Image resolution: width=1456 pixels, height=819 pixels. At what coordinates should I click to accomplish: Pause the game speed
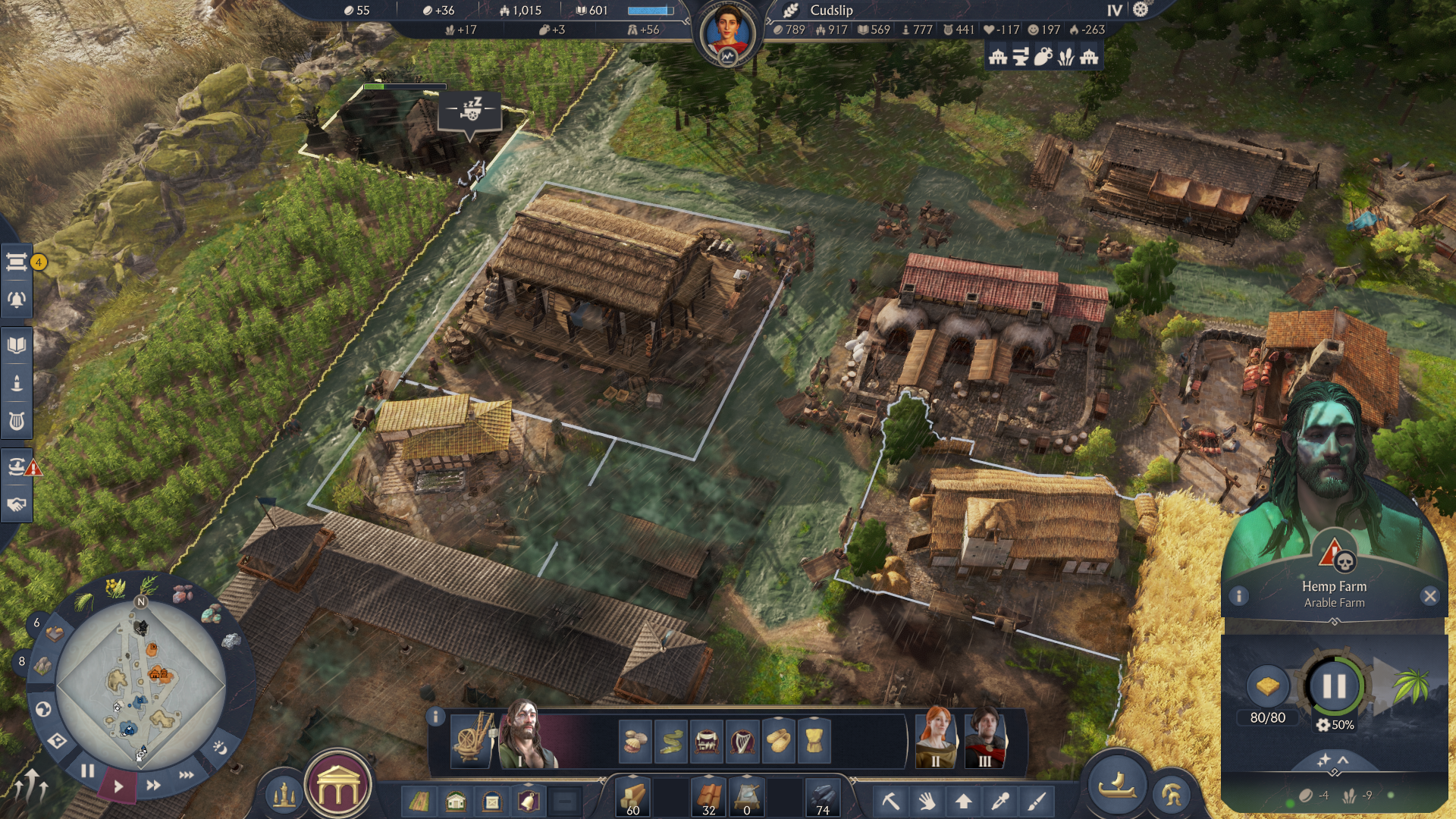click(x=88, y=771)
